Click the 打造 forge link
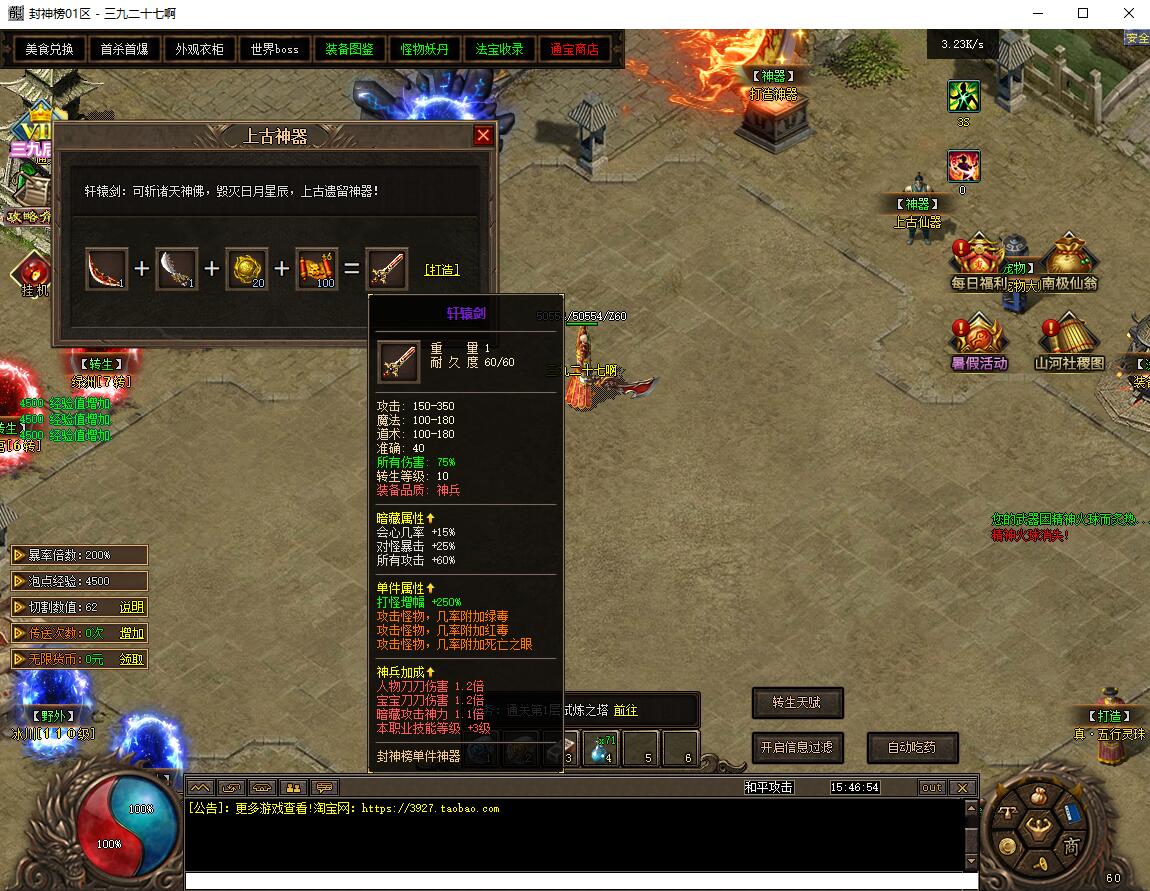The image size is (1150, 891). click(442, 270)
